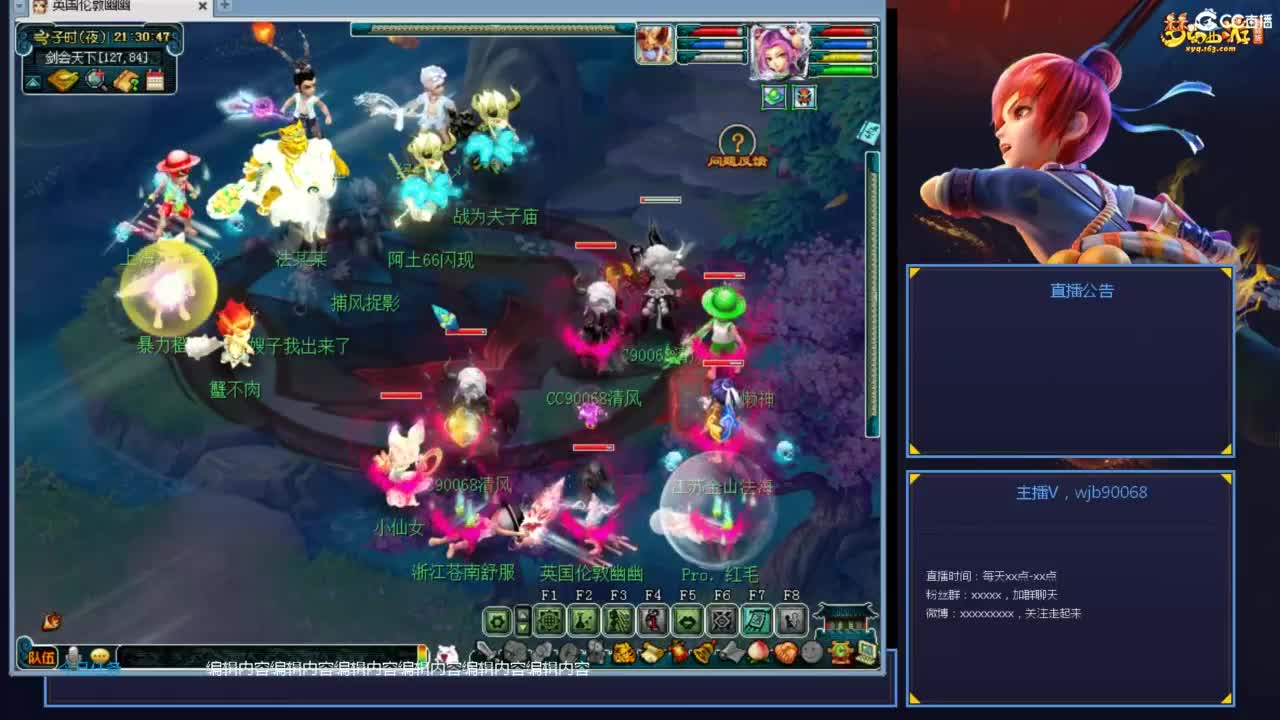Click the 主播V，wjb90068 streamer link
Screen dimensions: 1280x720
1083,492
